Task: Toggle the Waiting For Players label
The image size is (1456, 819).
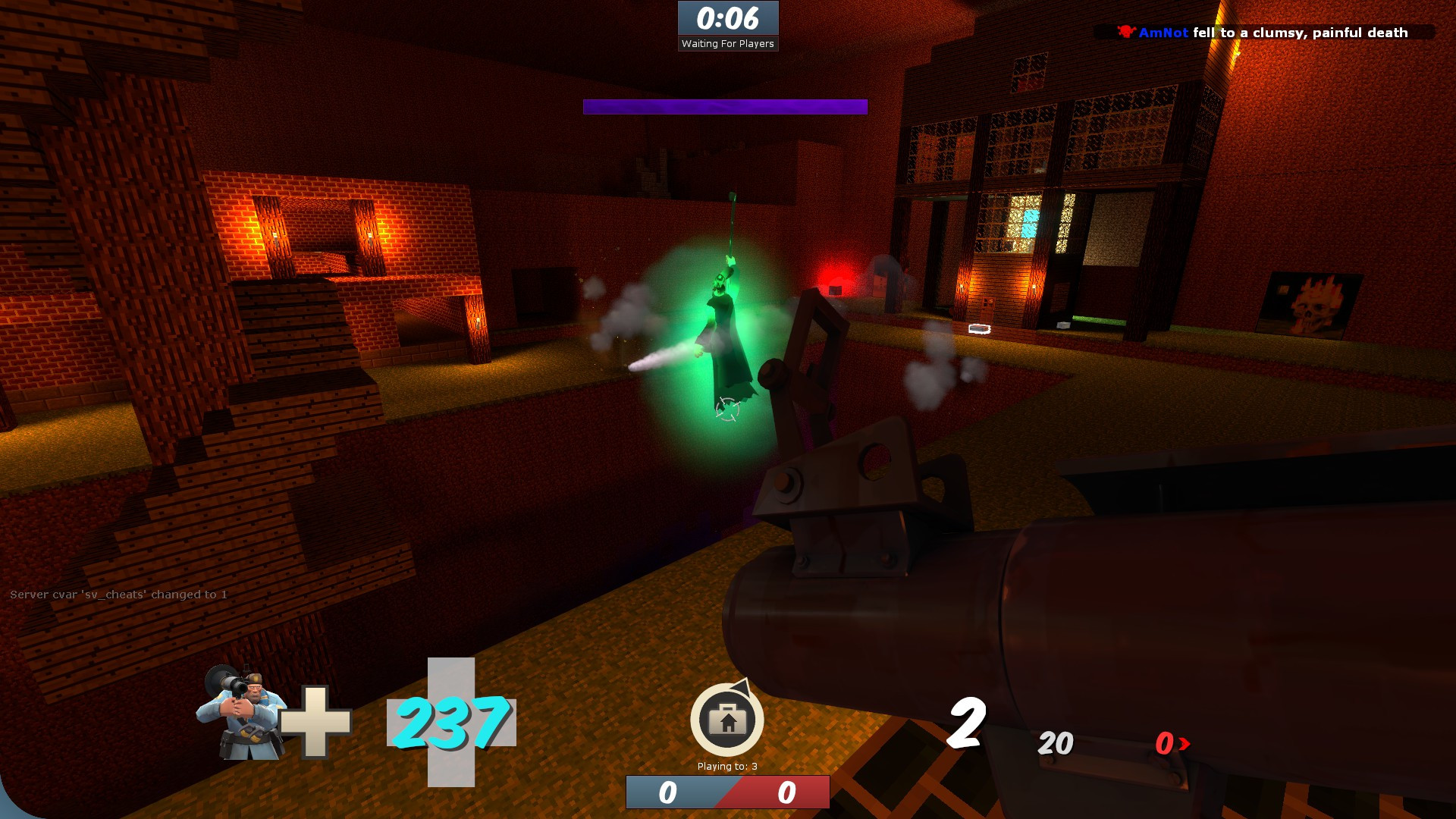Action: tap(726, 43)
